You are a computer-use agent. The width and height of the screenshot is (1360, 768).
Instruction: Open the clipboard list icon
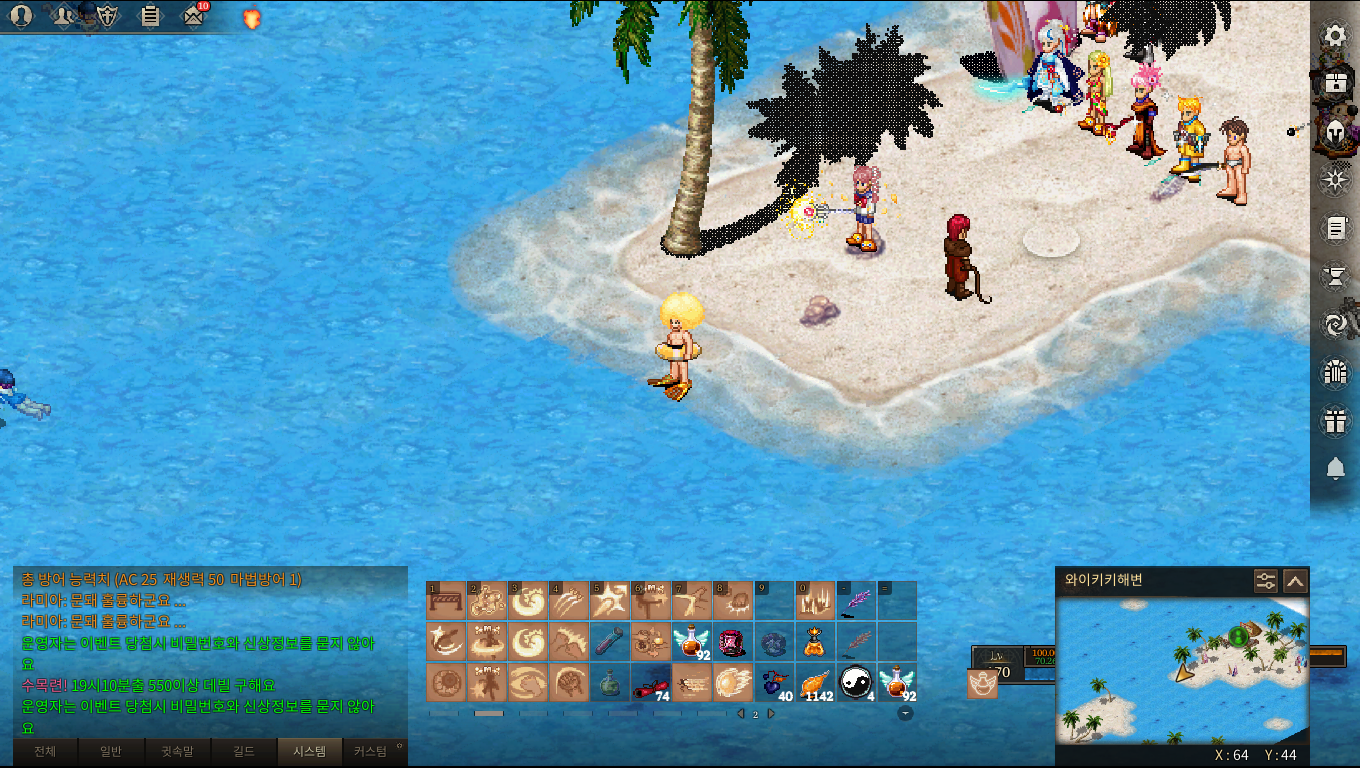(x=150, y=15)
